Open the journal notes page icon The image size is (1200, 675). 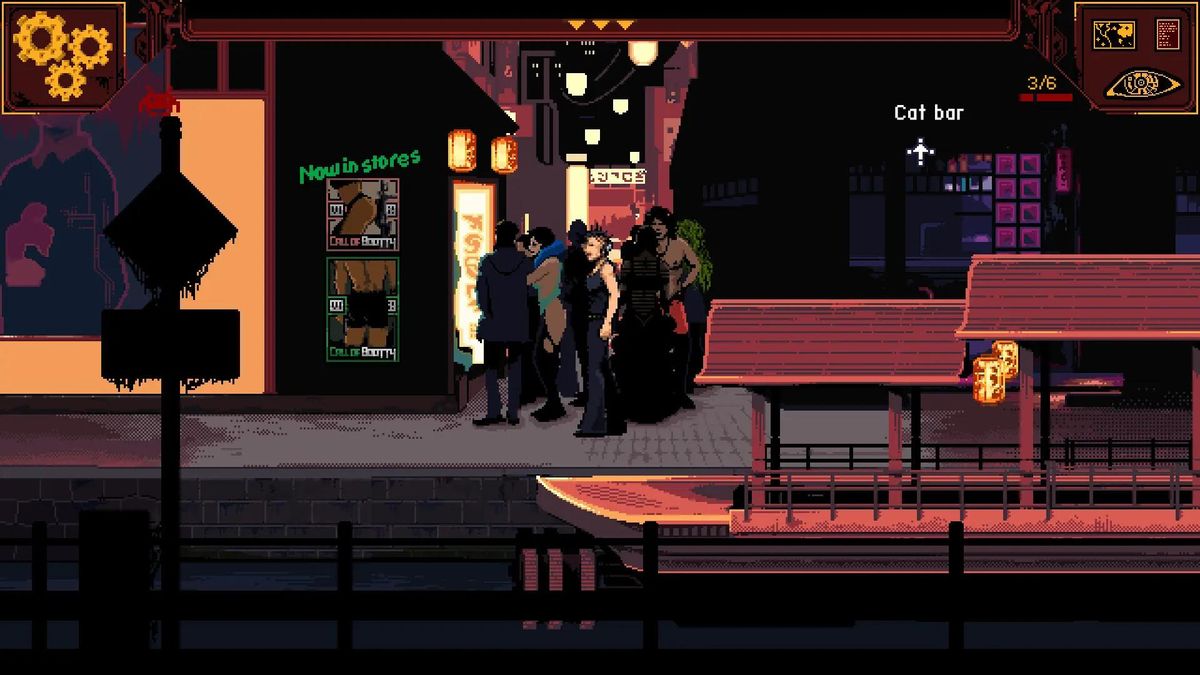[x=1167, y=34]
